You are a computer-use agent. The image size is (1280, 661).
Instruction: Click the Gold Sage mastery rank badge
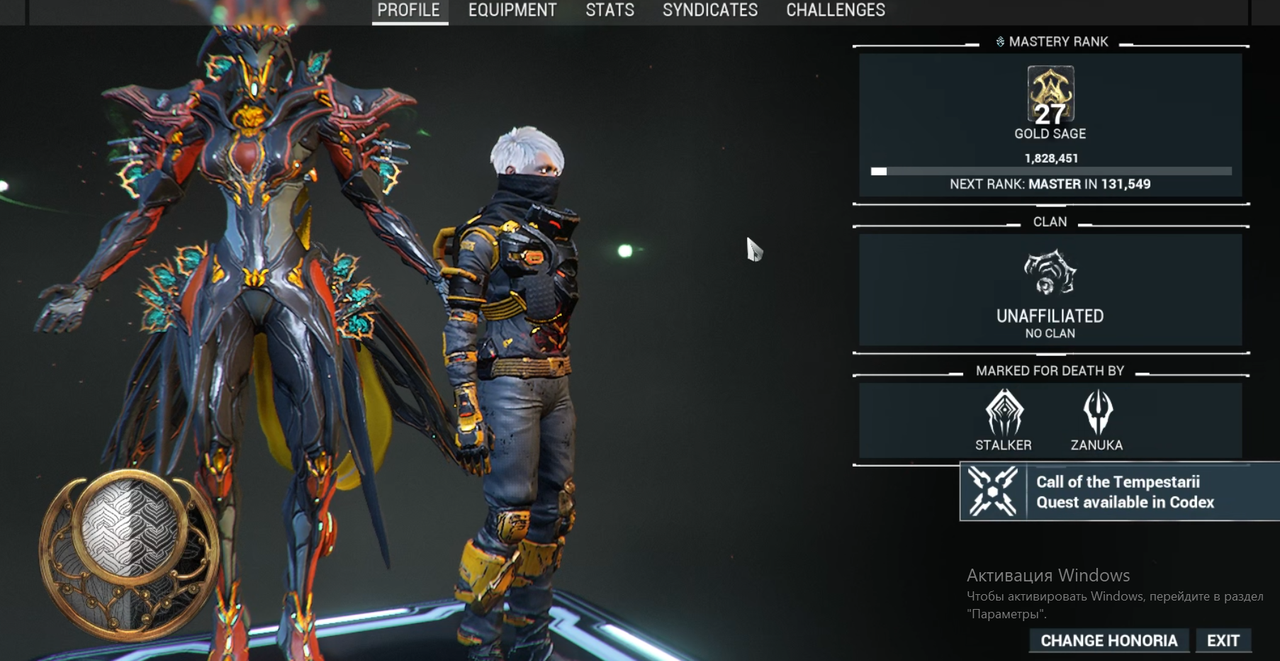click(1050, 95)
